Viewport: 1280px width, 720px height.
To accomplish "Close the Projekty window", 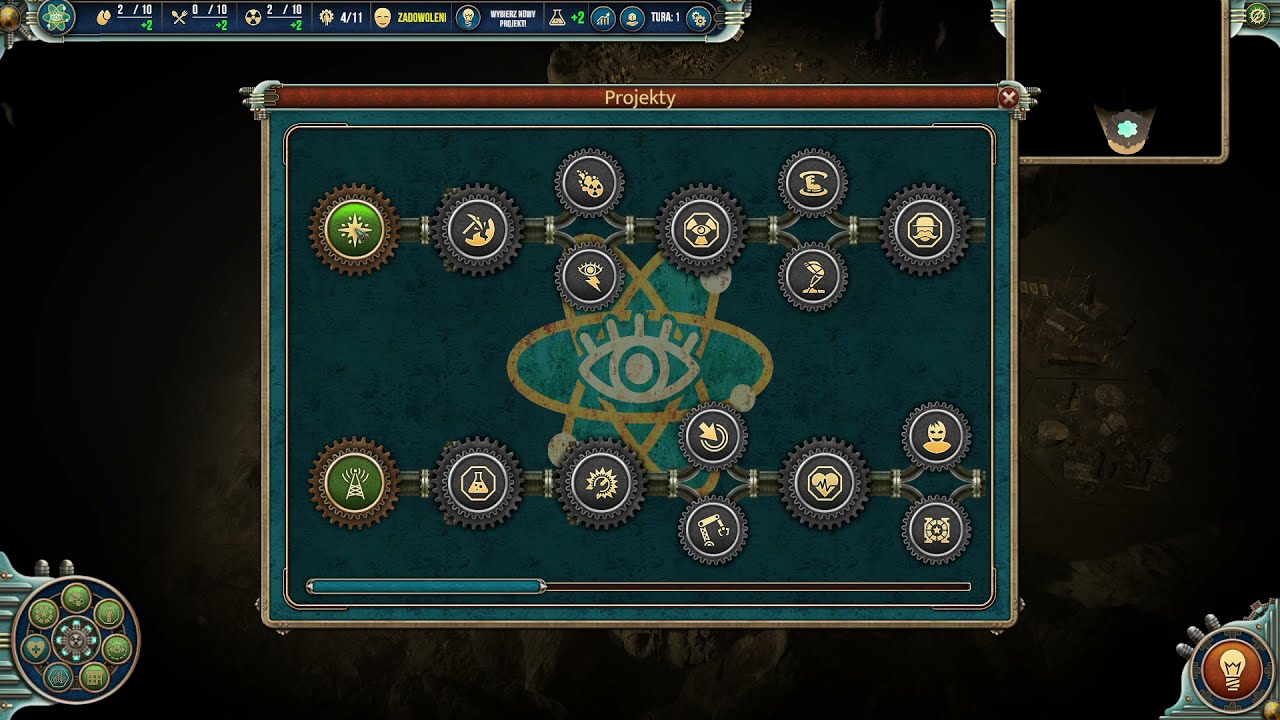I will click(1008, 97).
